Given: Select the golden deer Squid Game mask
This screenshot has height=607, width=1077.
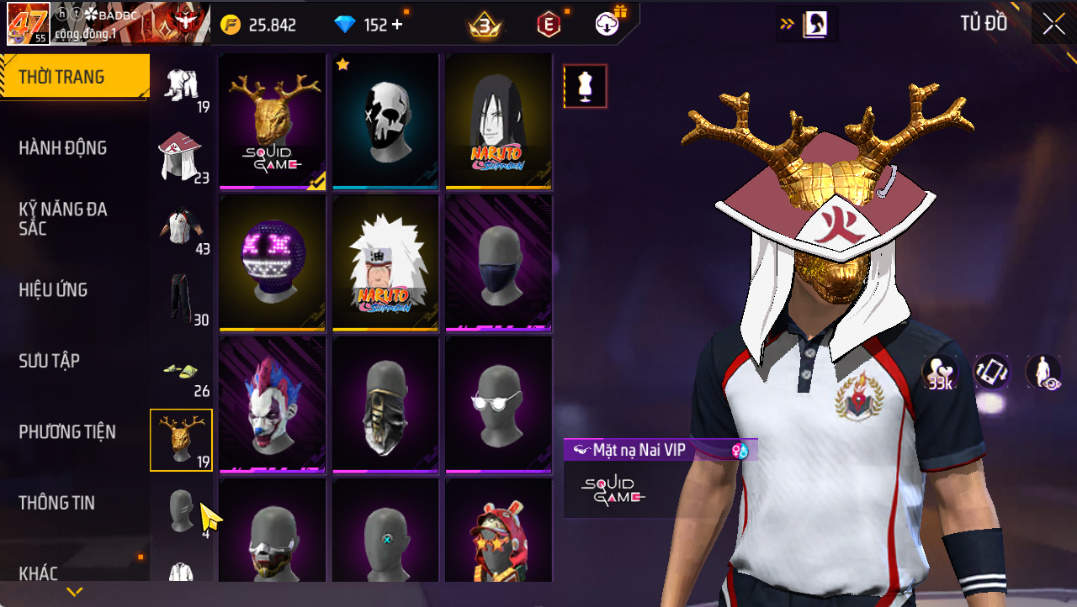Looking at the screenshot, I should point(273,120).
